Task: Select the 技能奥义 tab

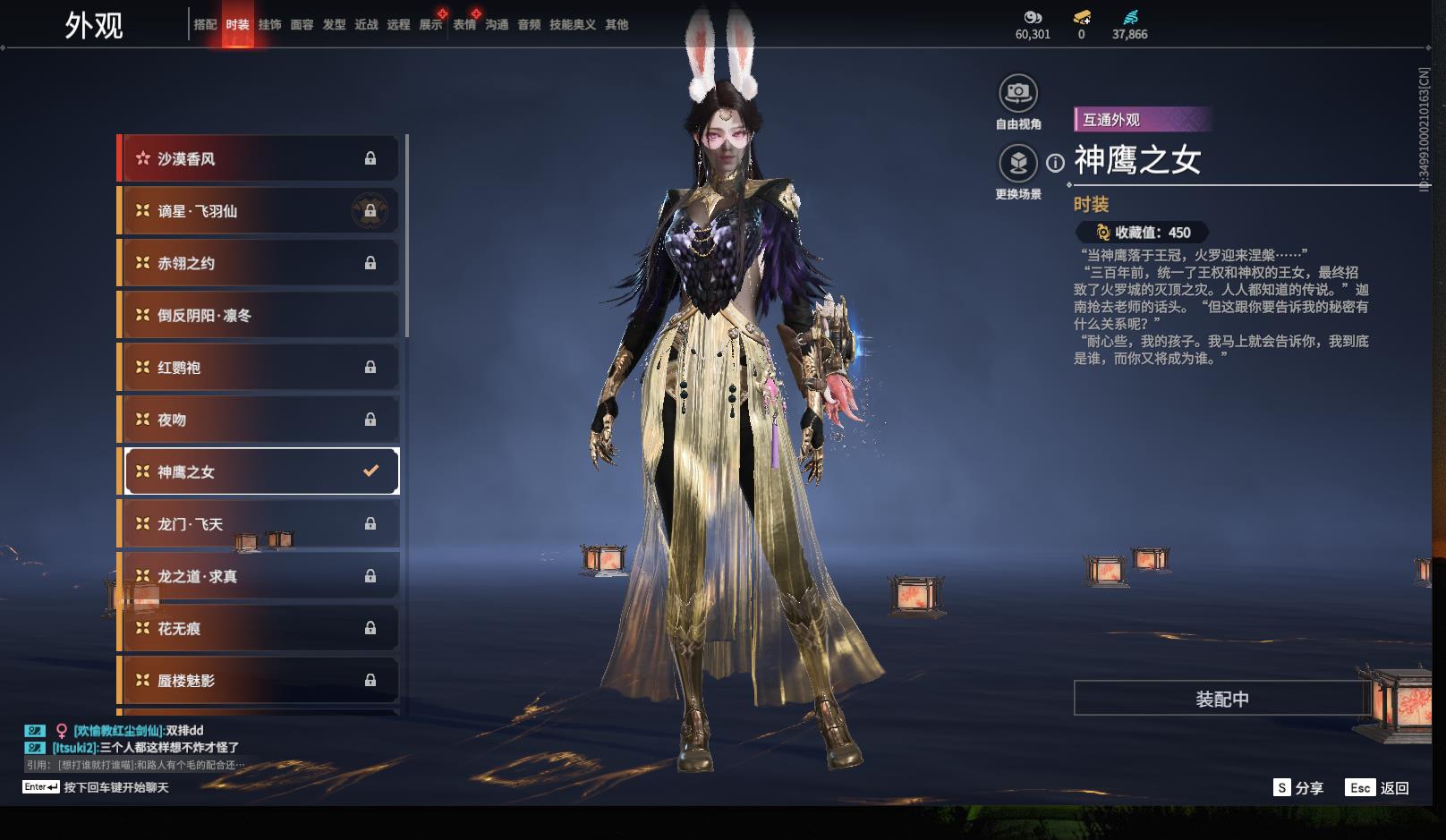Action: pyautogui.click(x=572, y=25)
